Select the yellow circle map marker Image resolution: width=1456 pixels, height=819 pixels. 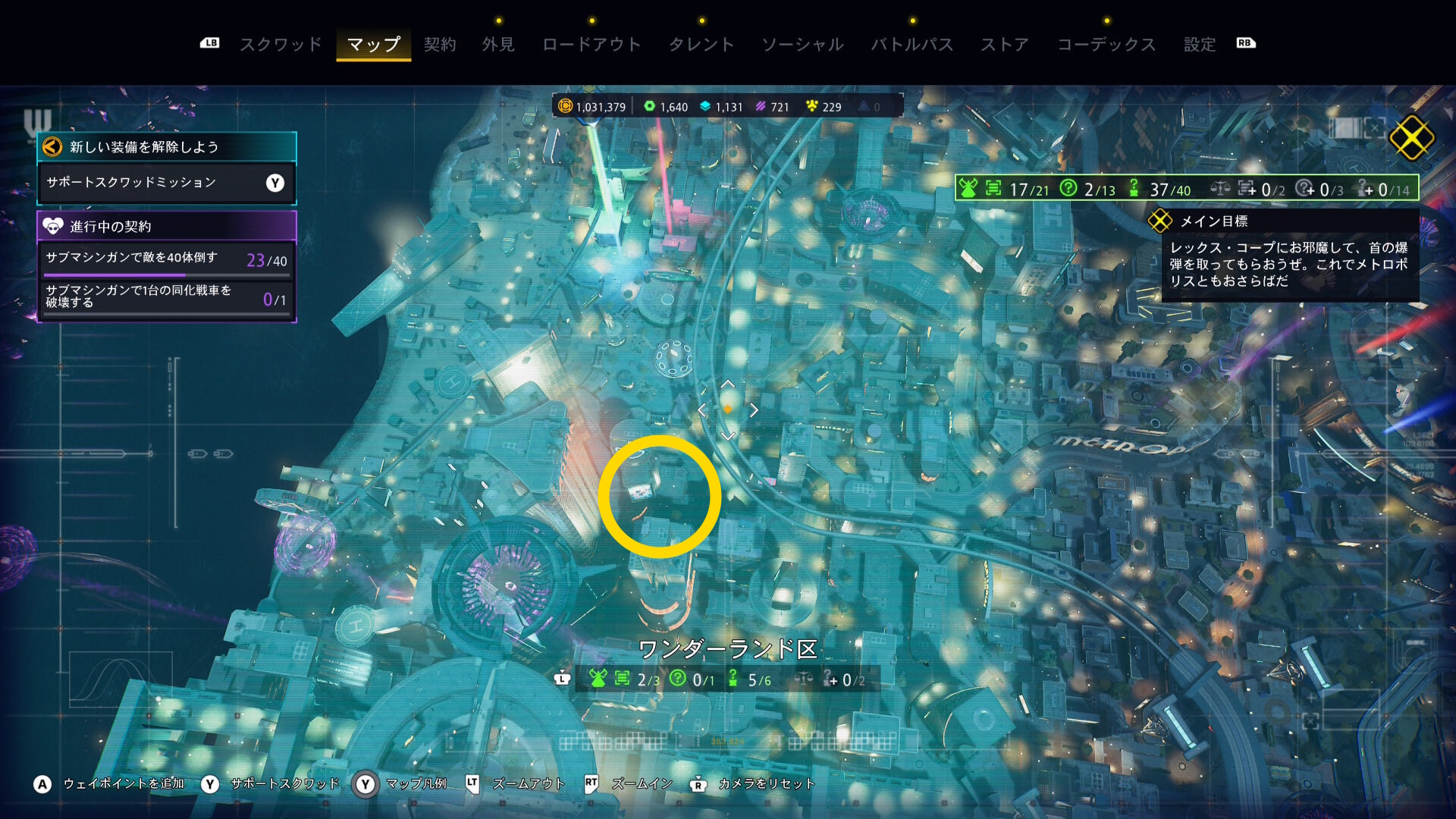click(x=660, y=497)
